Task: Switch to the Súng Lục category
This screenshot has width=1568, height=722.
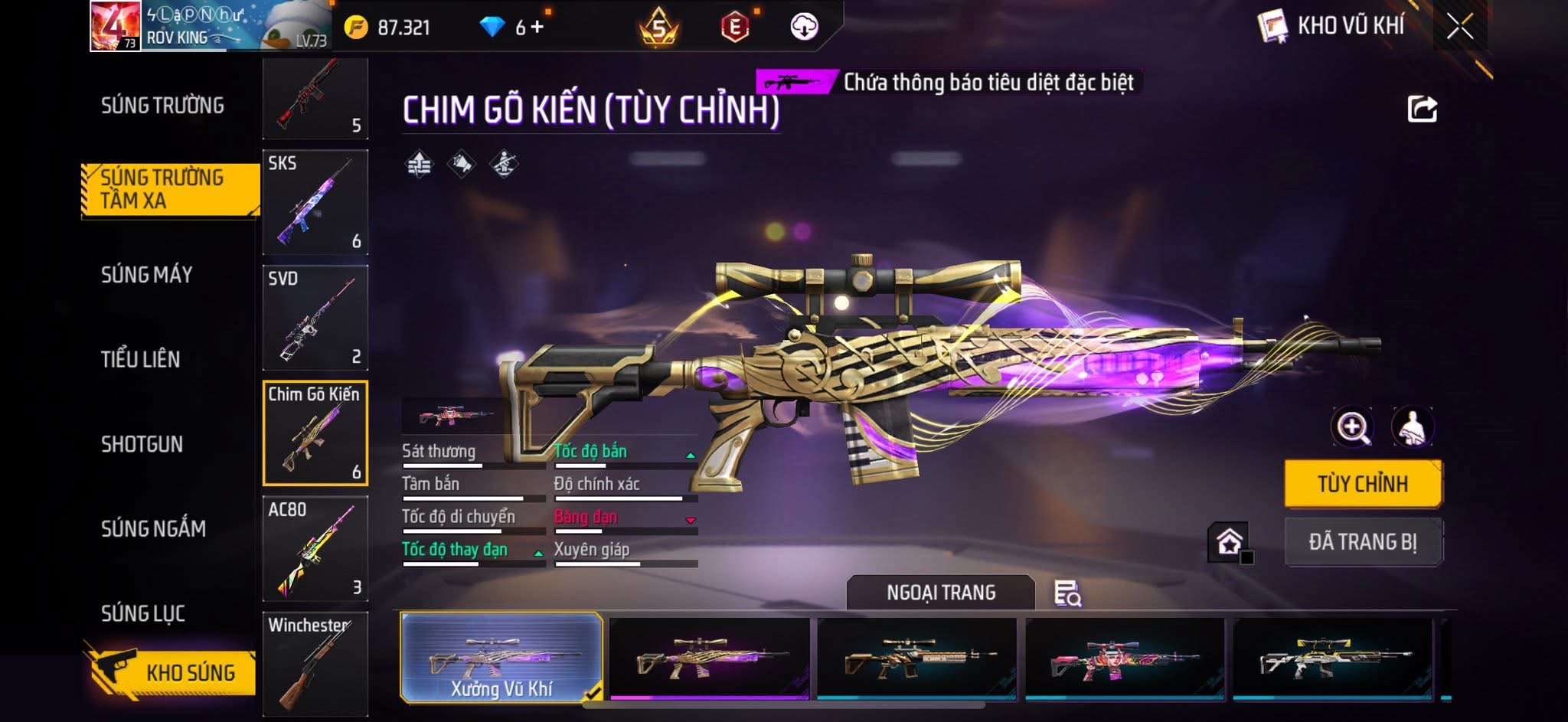Action: [143, 613]
